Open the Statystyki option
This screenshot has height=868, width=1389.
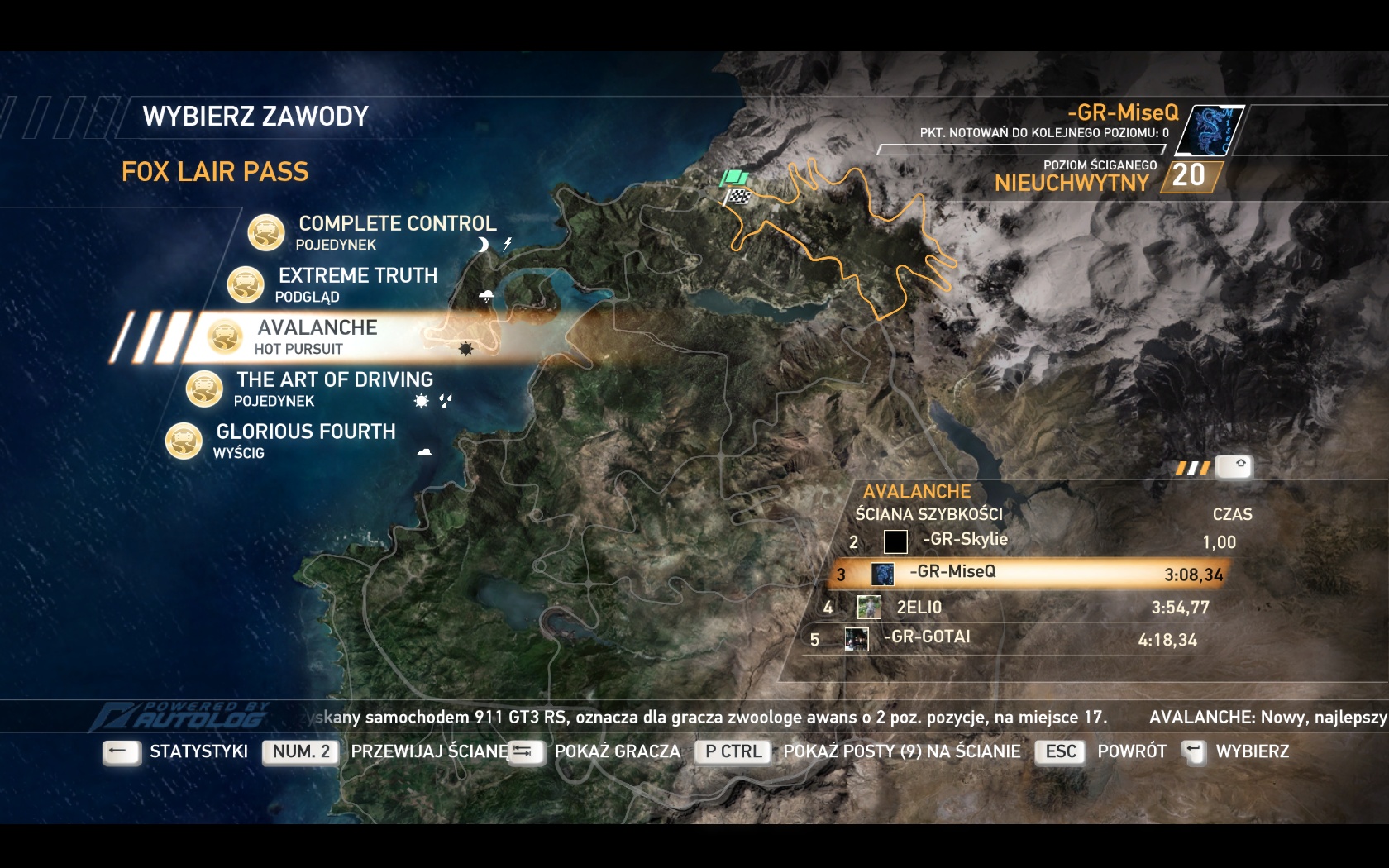pos(198,751)
